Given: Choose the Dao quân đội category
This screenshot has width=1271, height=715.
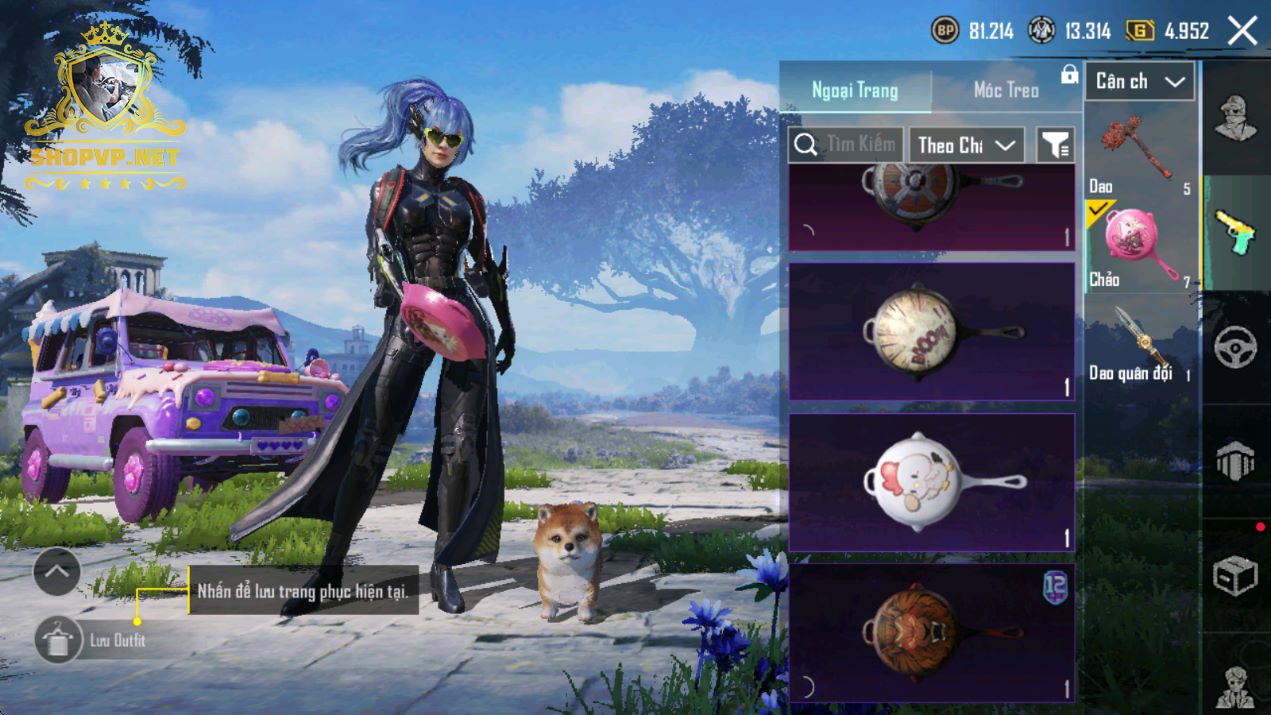Looking at the screenshot, I should (1140, 342).
